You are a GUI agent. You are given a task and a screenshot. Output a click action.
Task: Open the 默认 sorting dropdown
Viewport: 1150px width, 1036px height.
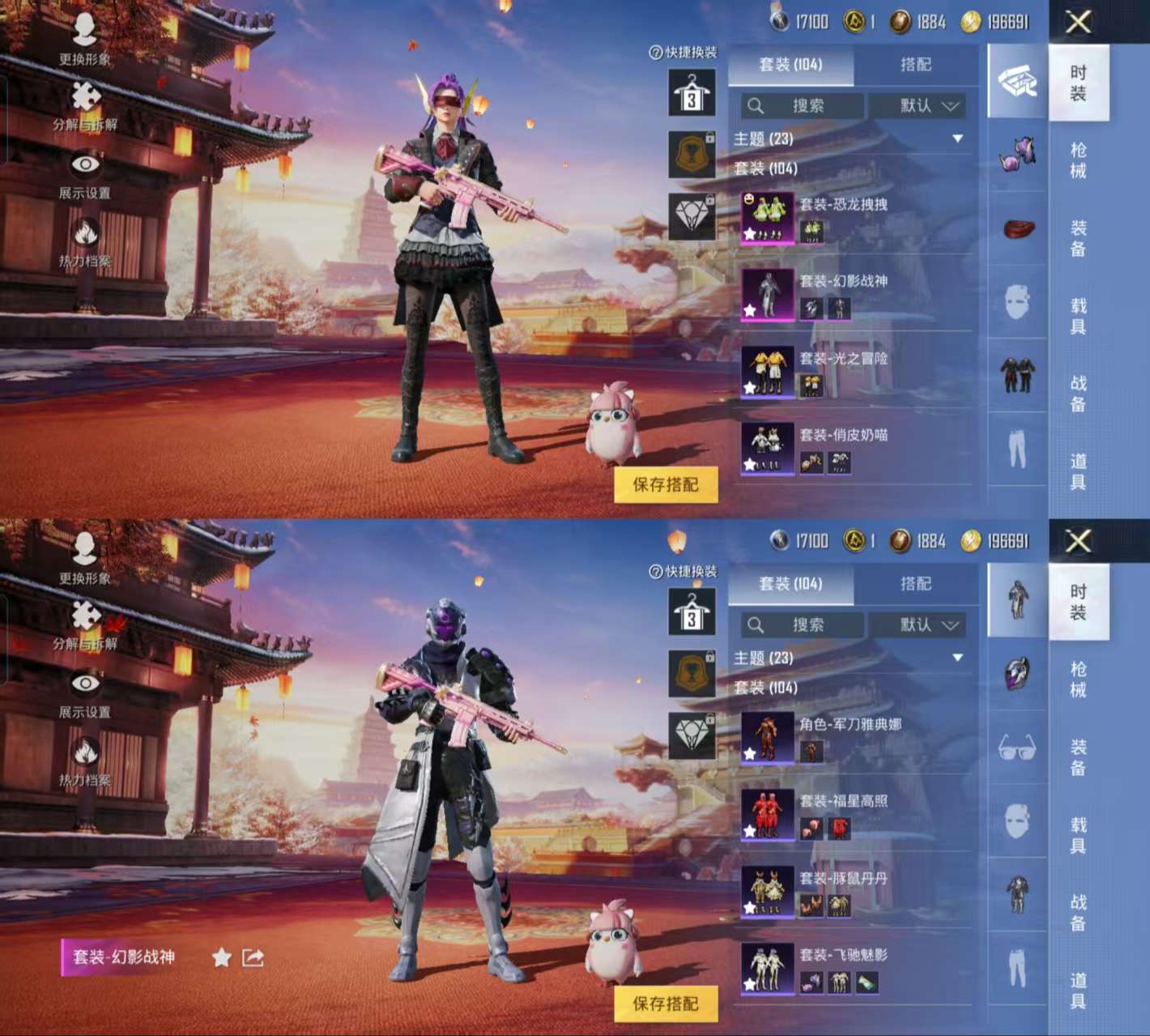tap(918, 106)
